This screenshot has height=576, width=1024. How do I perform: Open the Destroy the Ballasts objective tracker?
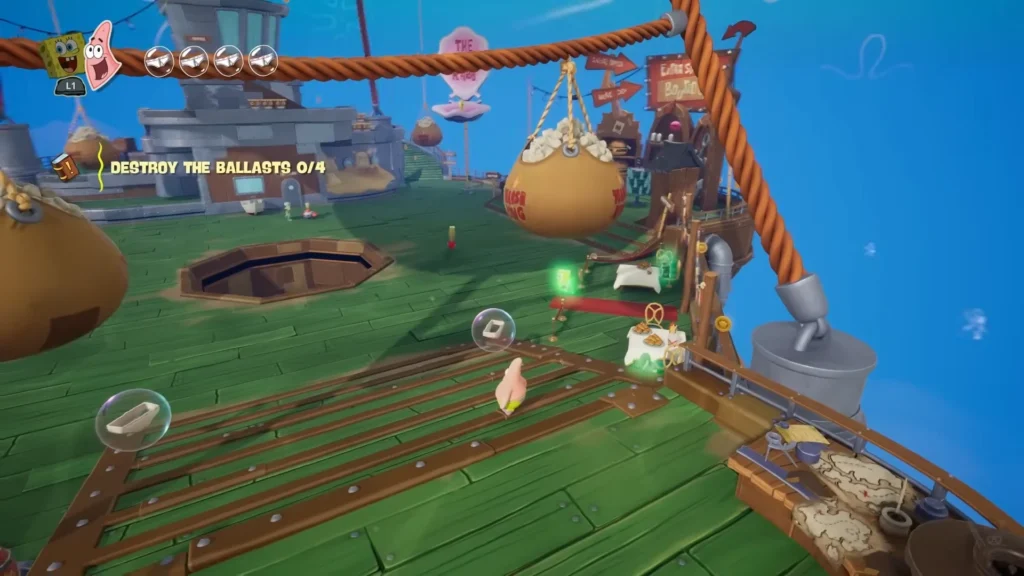217,167
